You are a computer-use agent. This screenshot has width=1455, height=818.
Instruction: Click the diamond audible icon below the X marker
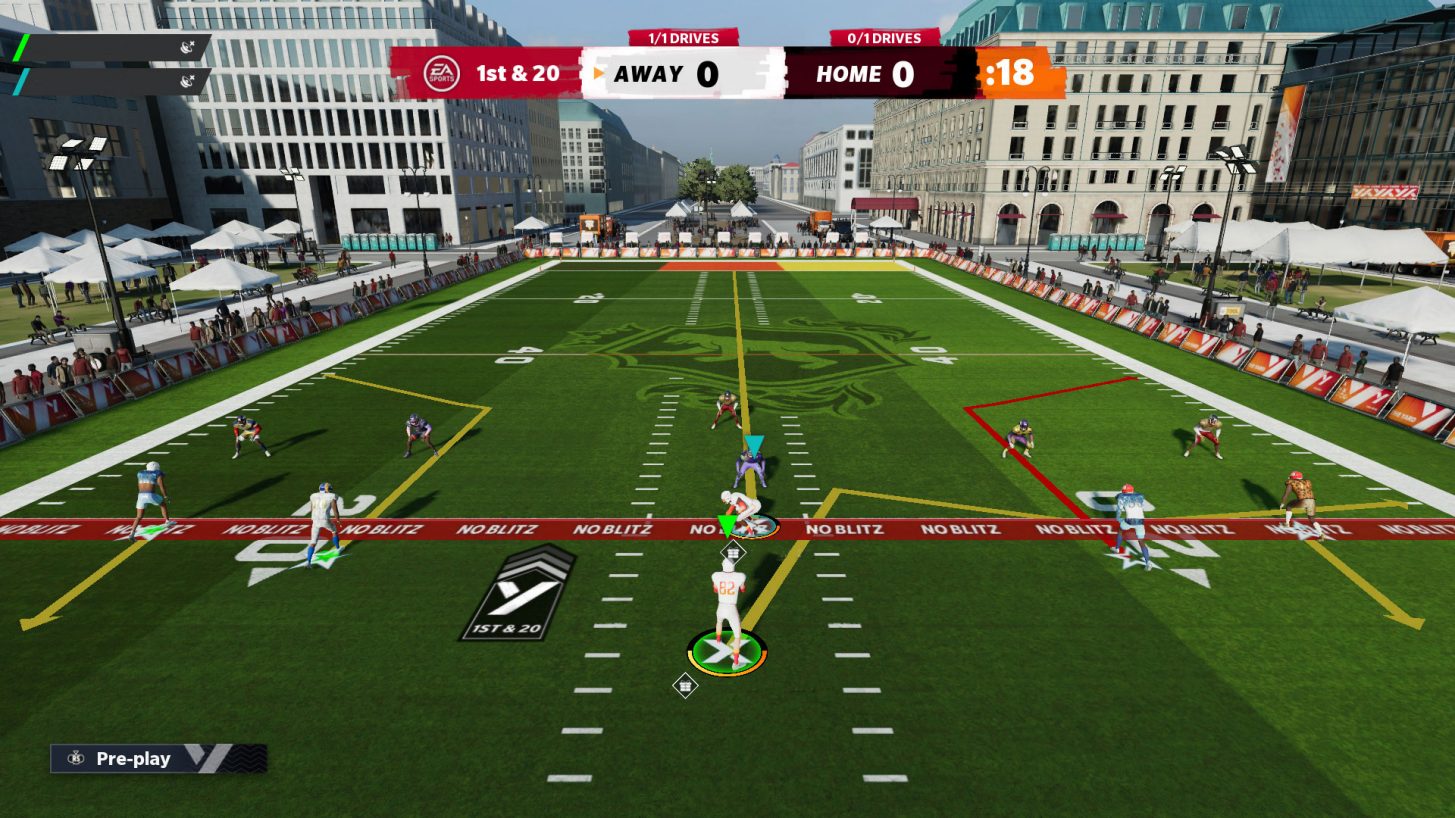coord(685,686)
